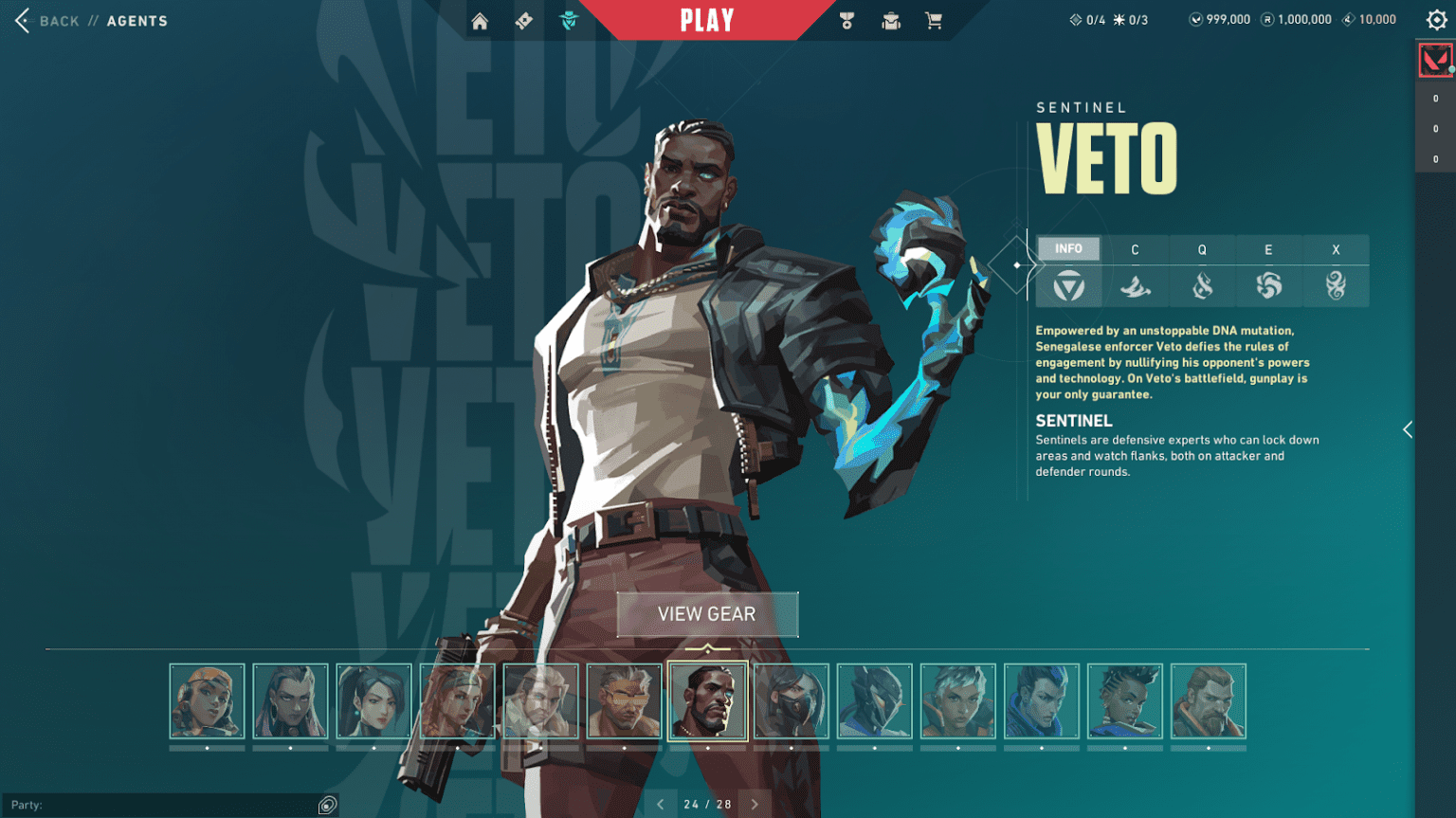Click the voice chat icon beside Party field
The image size is (1456, 818).
tap(326, 804)
